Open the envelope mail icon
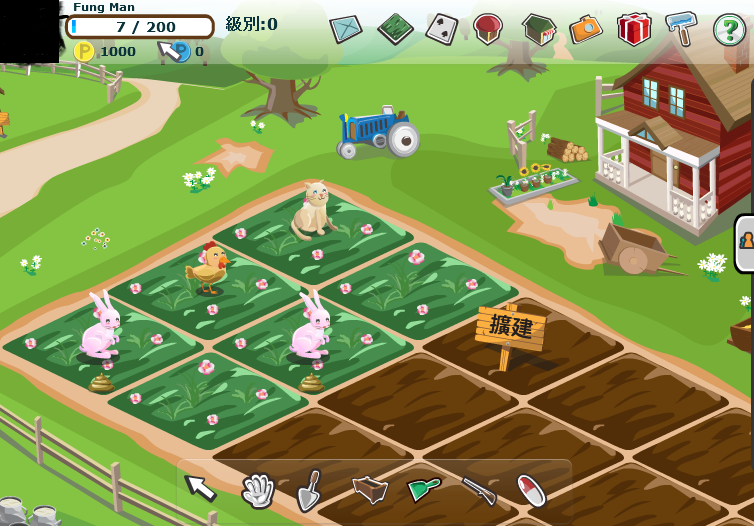This screenshot has height=526, width=754. pos(346,28)
